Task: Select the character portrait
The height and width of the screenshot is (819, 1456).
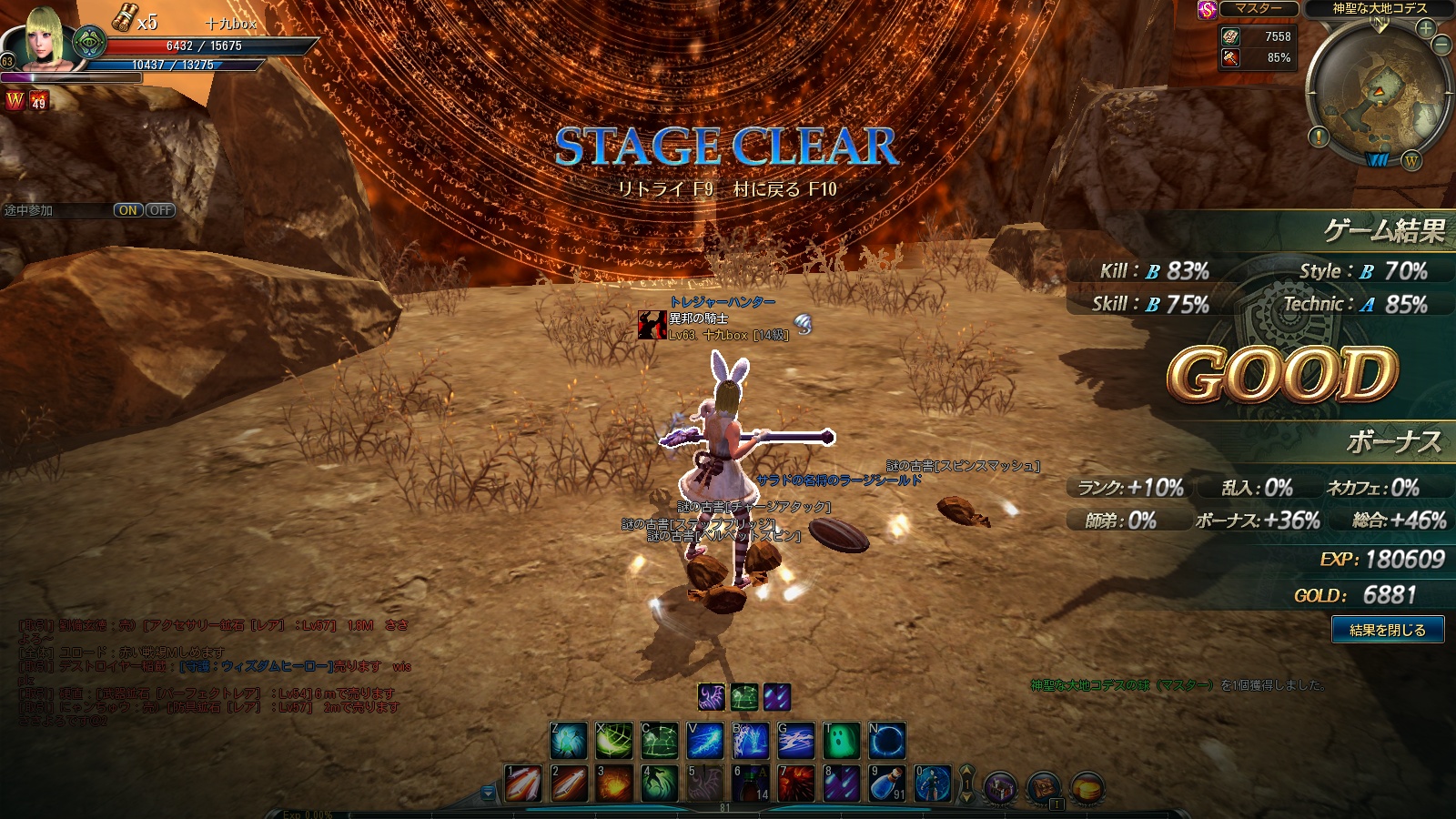Action: coord(44,38)
